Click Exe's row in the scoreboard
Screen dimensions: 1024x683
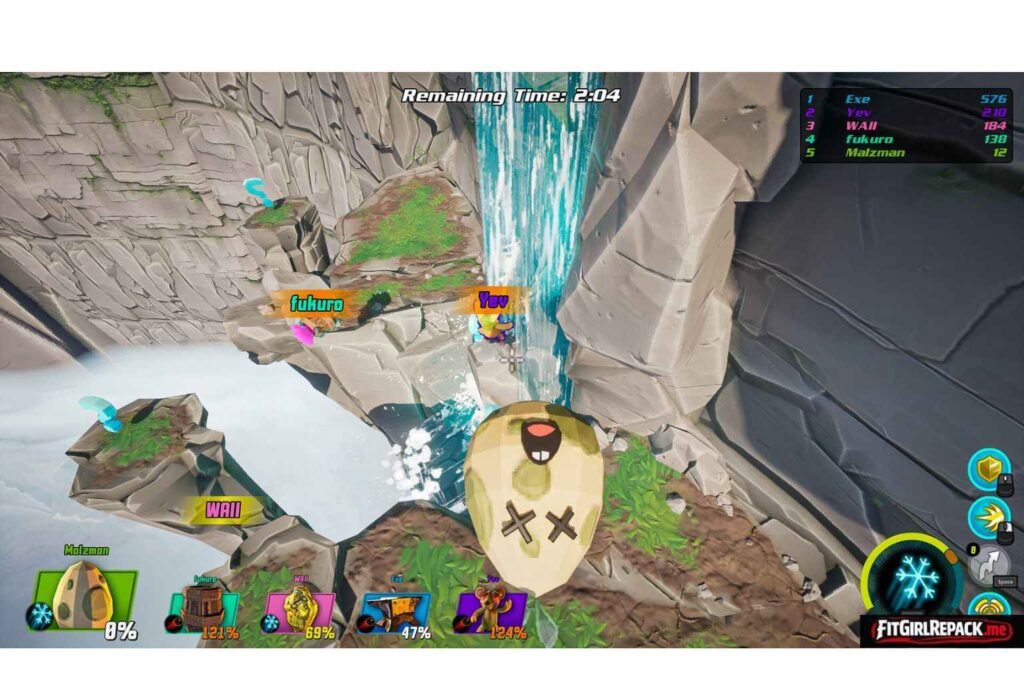(x=907, y=99)
